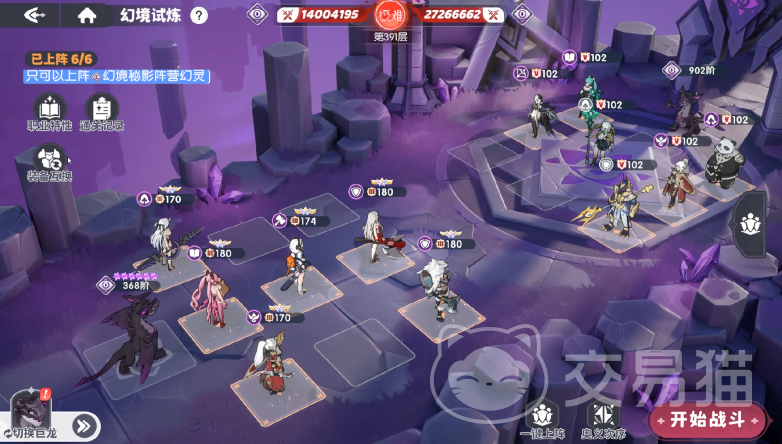Image resolution: width=782 pixels, height=444 pixels.
Task: Open 奥义次序 ultimate order
Action: [601, 418]
